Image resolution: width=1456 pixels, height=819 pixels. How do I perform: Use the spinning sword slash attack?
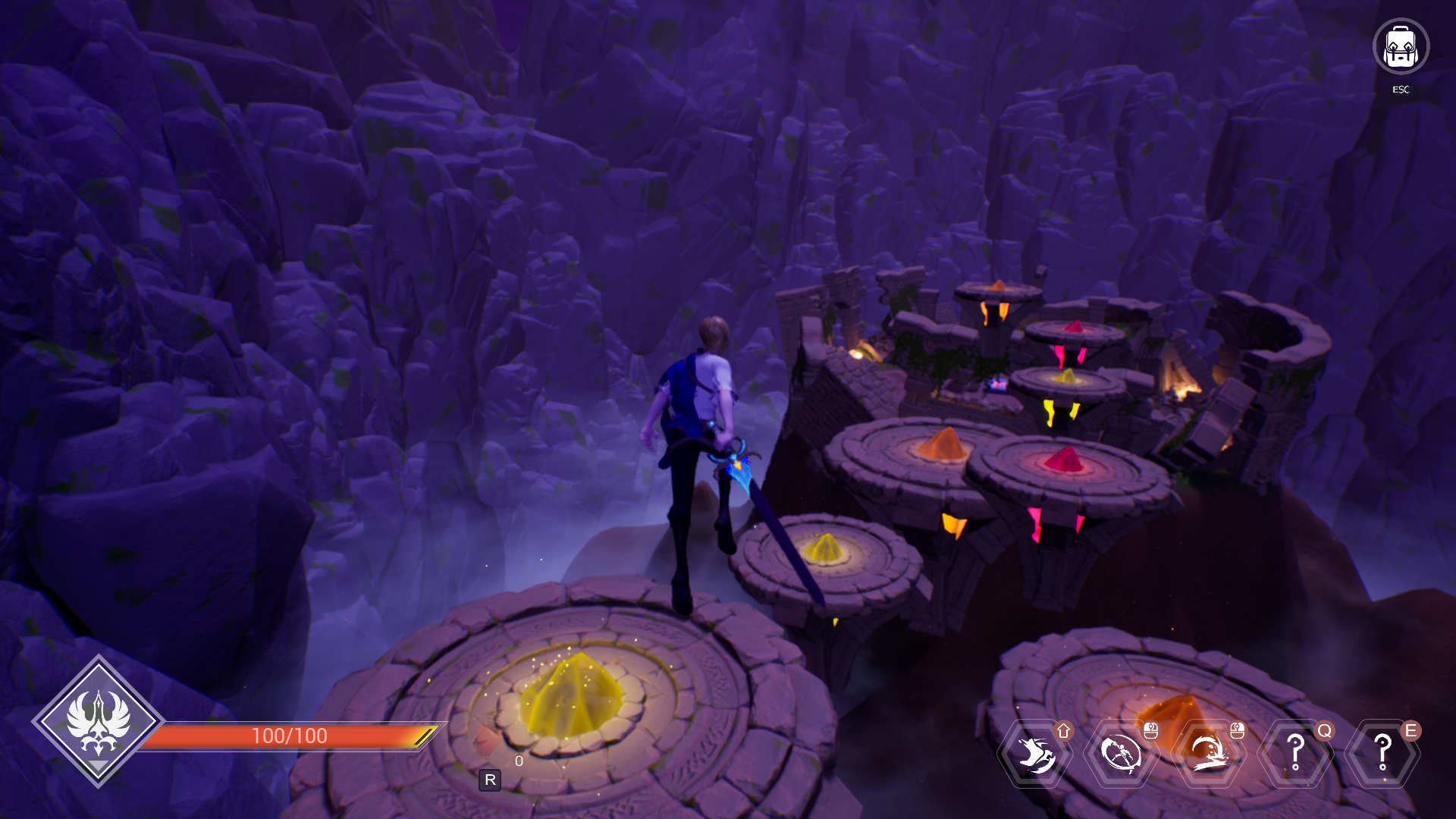[1122, 754]
